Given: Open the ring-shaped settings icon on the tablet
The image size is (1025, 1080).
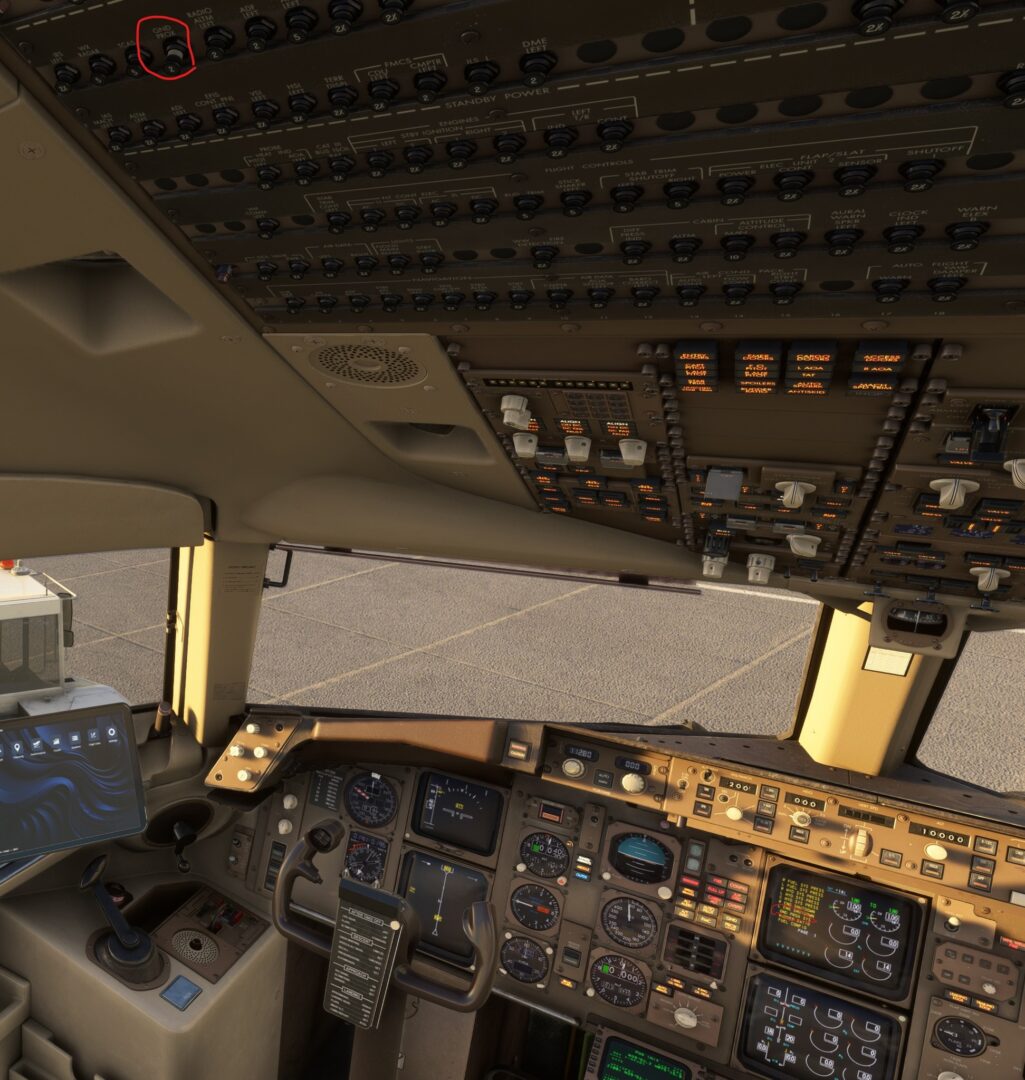Looking at the screenshot, I should coord(110,732).
